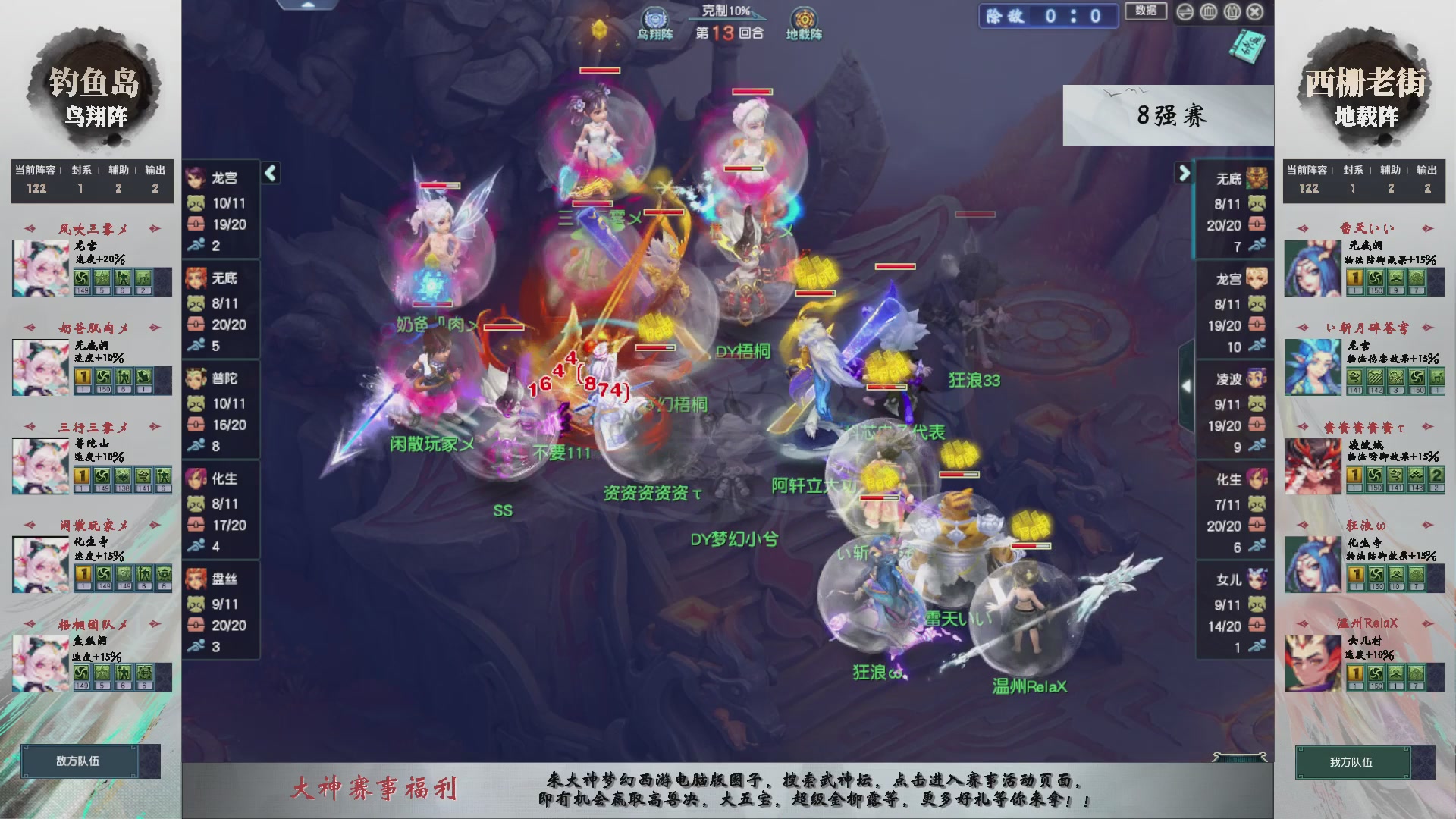Viewport: 1456px width, 819px height.
Task: Click the 敌方队伍 button at bottom left
Action: [x=81, y=761]
